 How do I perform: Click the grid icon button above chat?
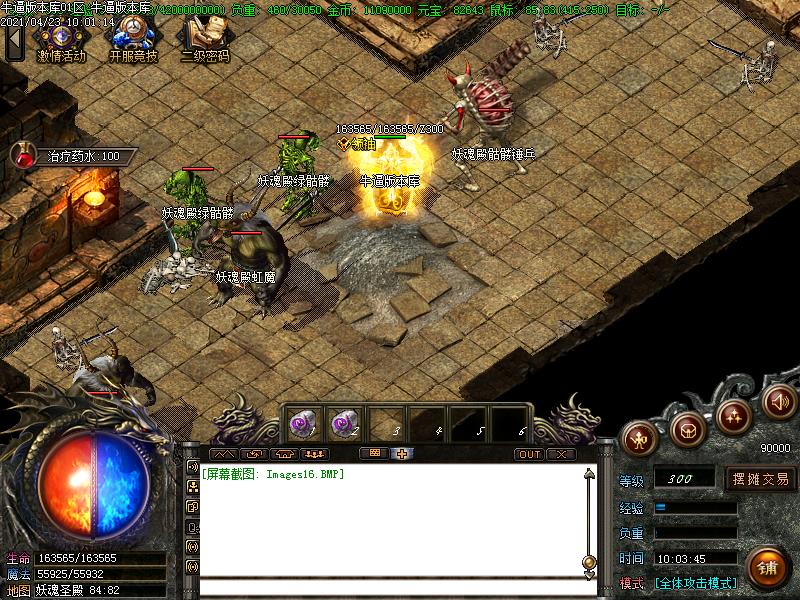(x=374, y=454)
